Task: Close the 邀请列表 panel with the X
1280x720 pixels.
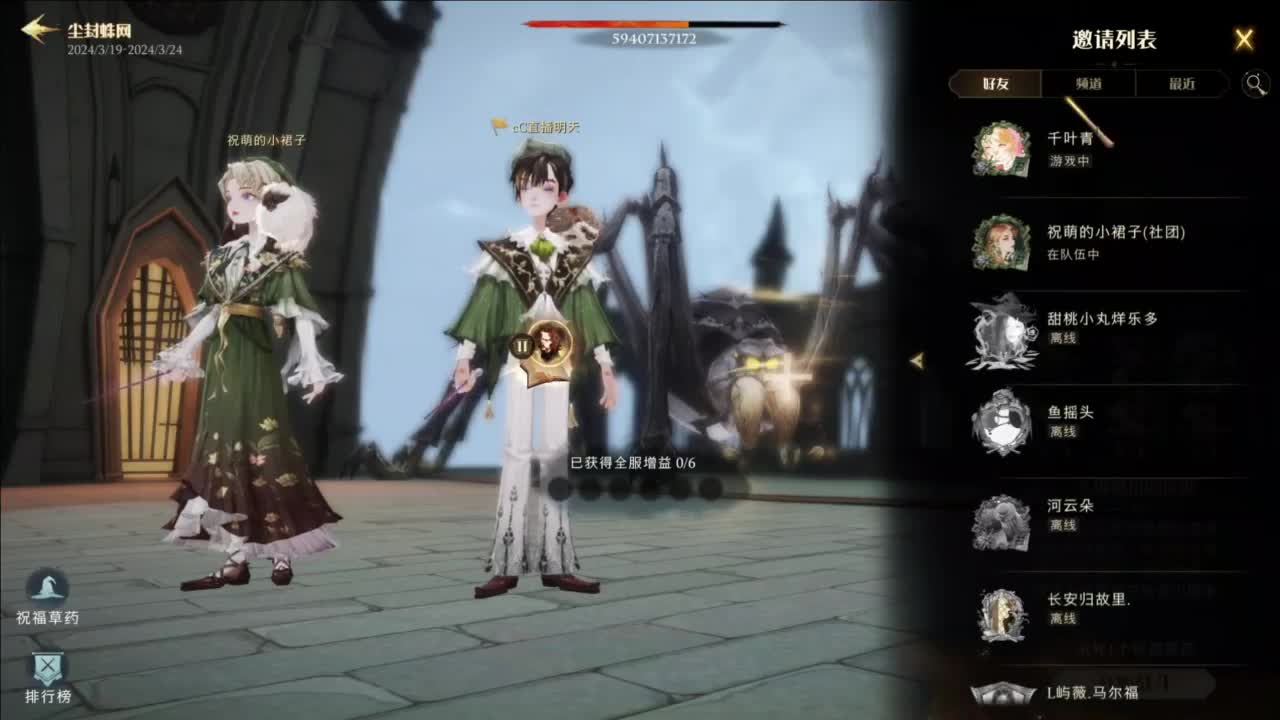Action: tap(1244, 38)
